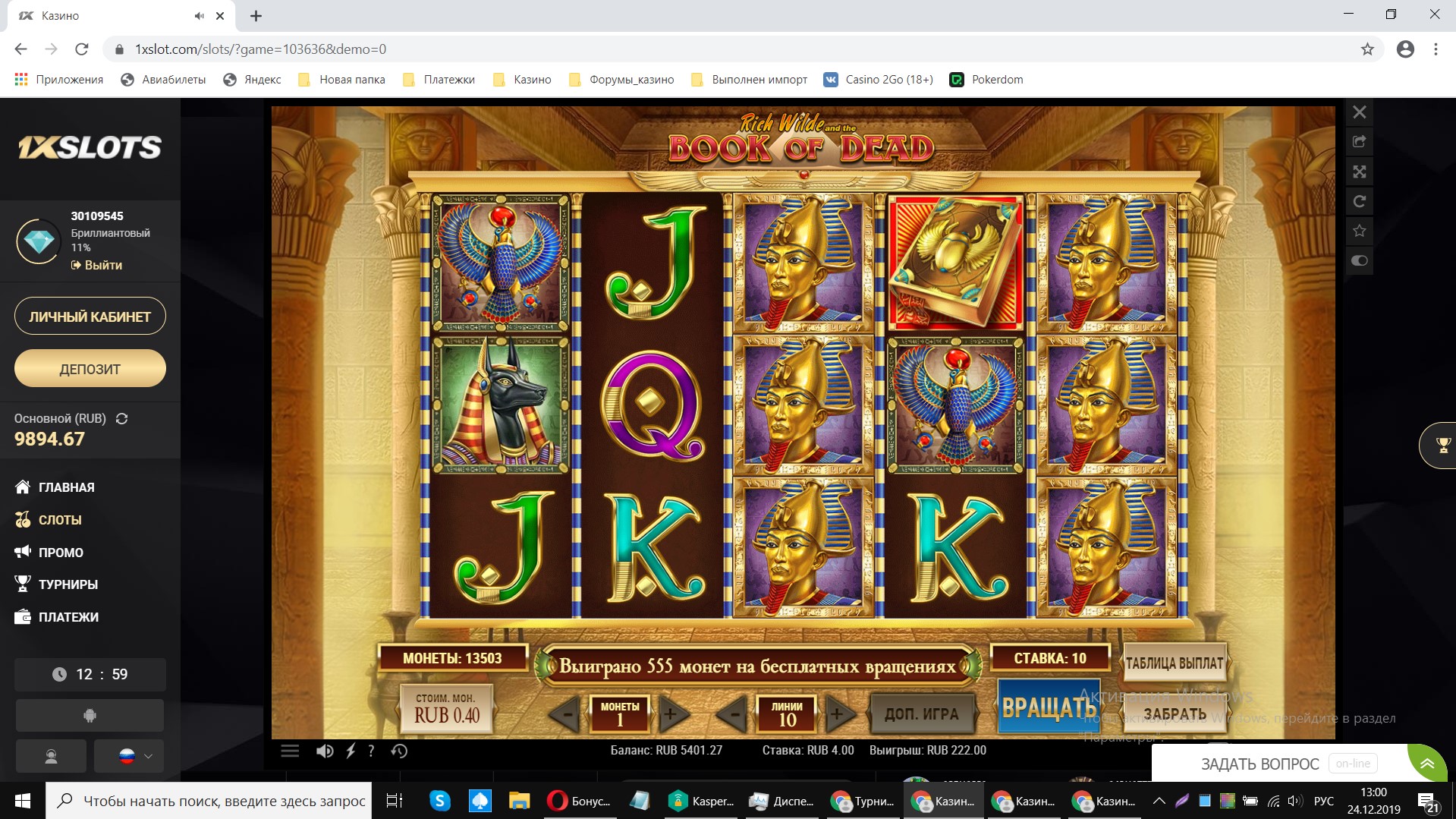This screenshot has height=819, width=1456.
Task: Open the ТАБЛИЦА ВЫПЛАТ paytable
Action: point(1174,663)
